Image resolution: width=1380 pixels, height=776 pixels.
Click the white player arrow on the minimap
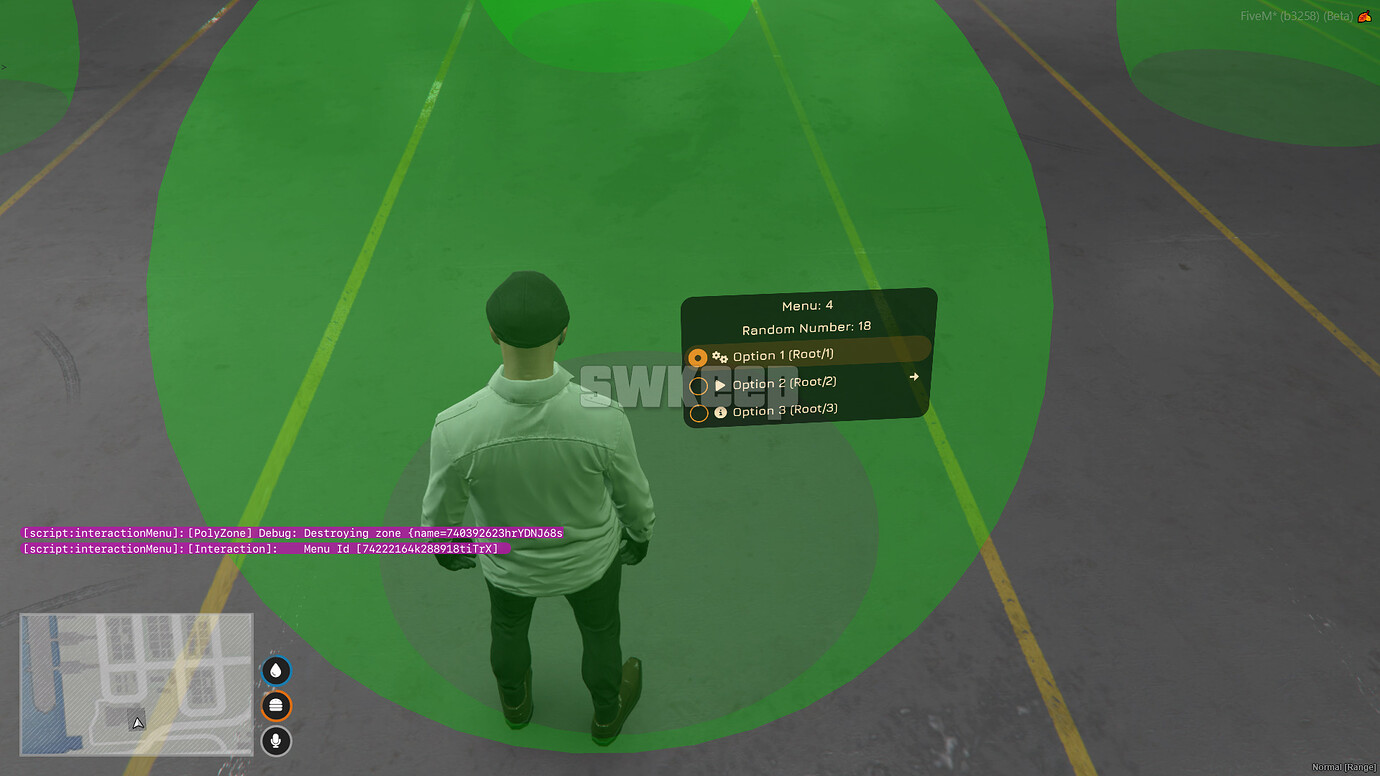[137, 721]
